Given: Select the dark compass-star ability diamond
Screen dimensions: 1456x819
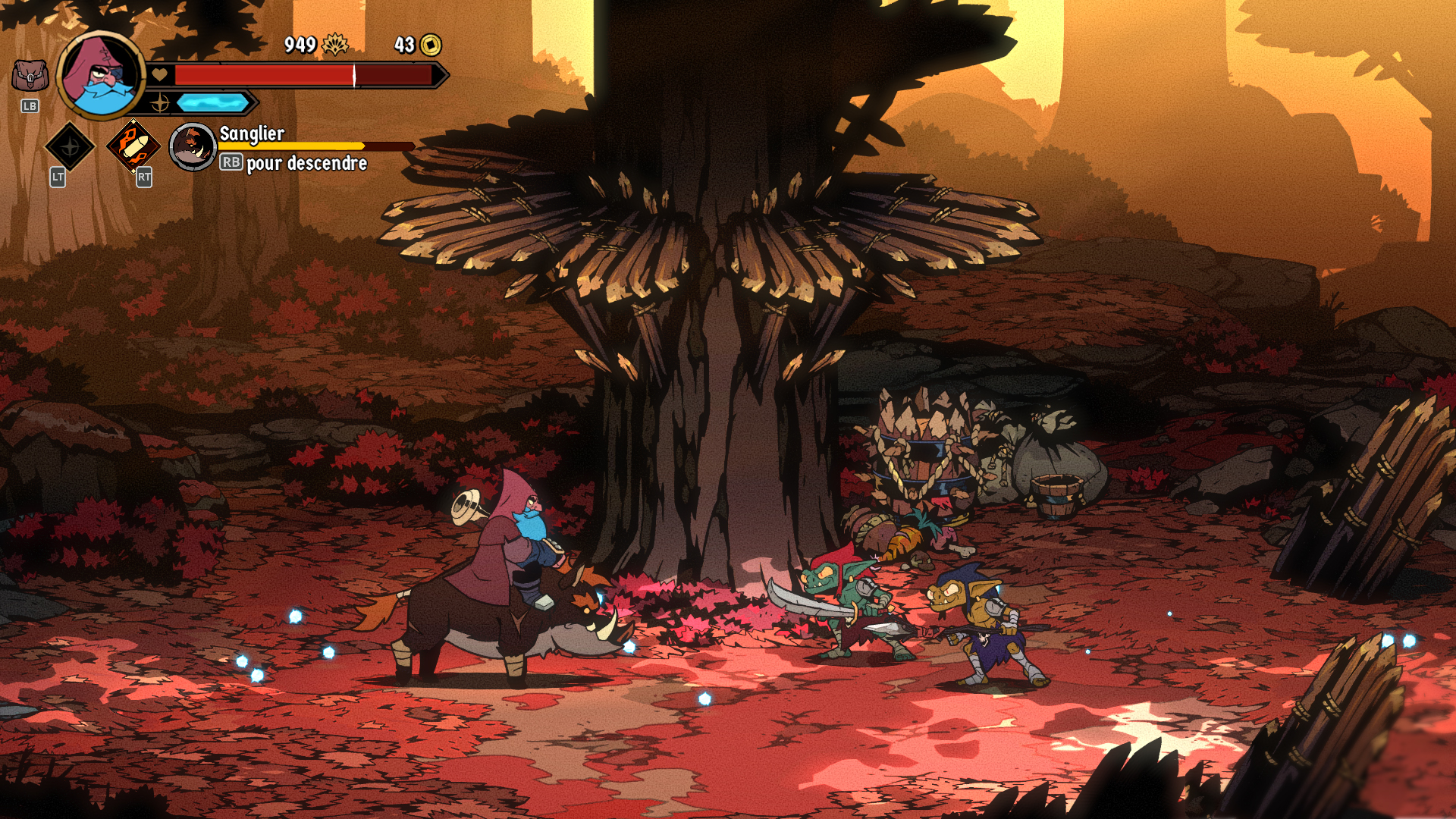Looking at the screenshot, I should pos(70,146).
